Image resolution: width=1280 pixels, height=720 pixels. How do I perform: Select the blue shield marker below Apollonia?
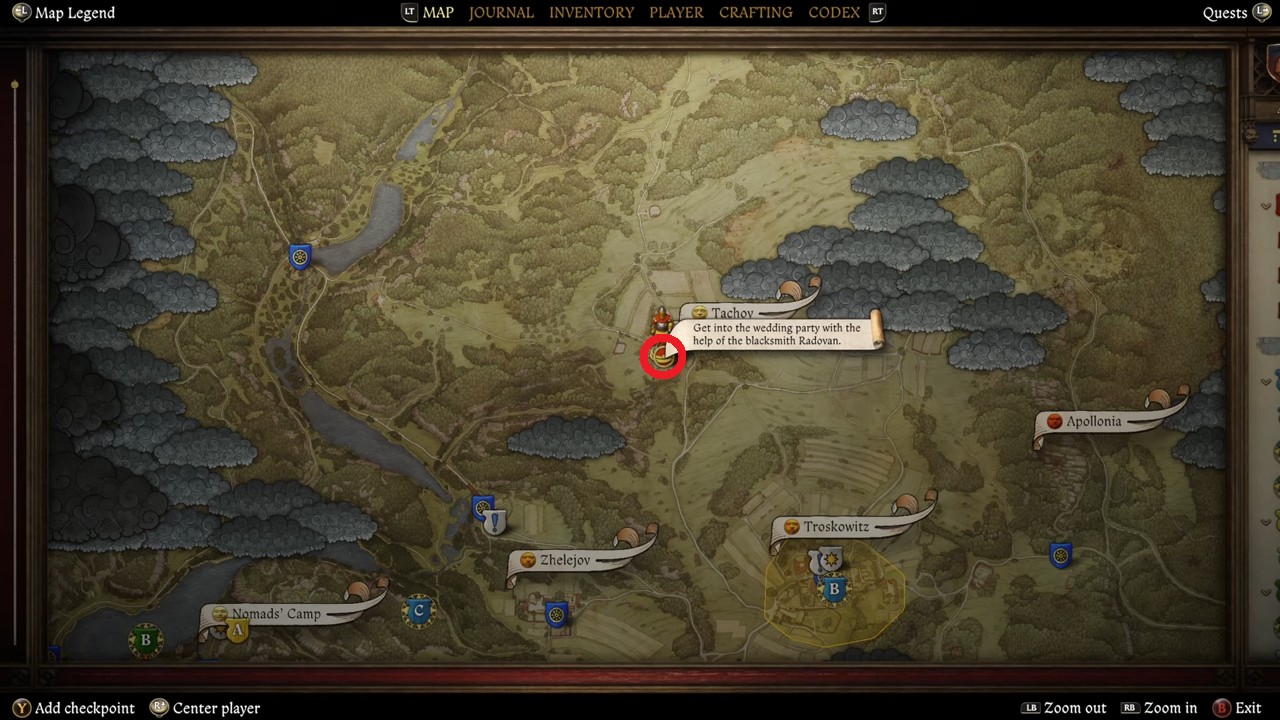pyautogui.click(x=1061, y=555)
